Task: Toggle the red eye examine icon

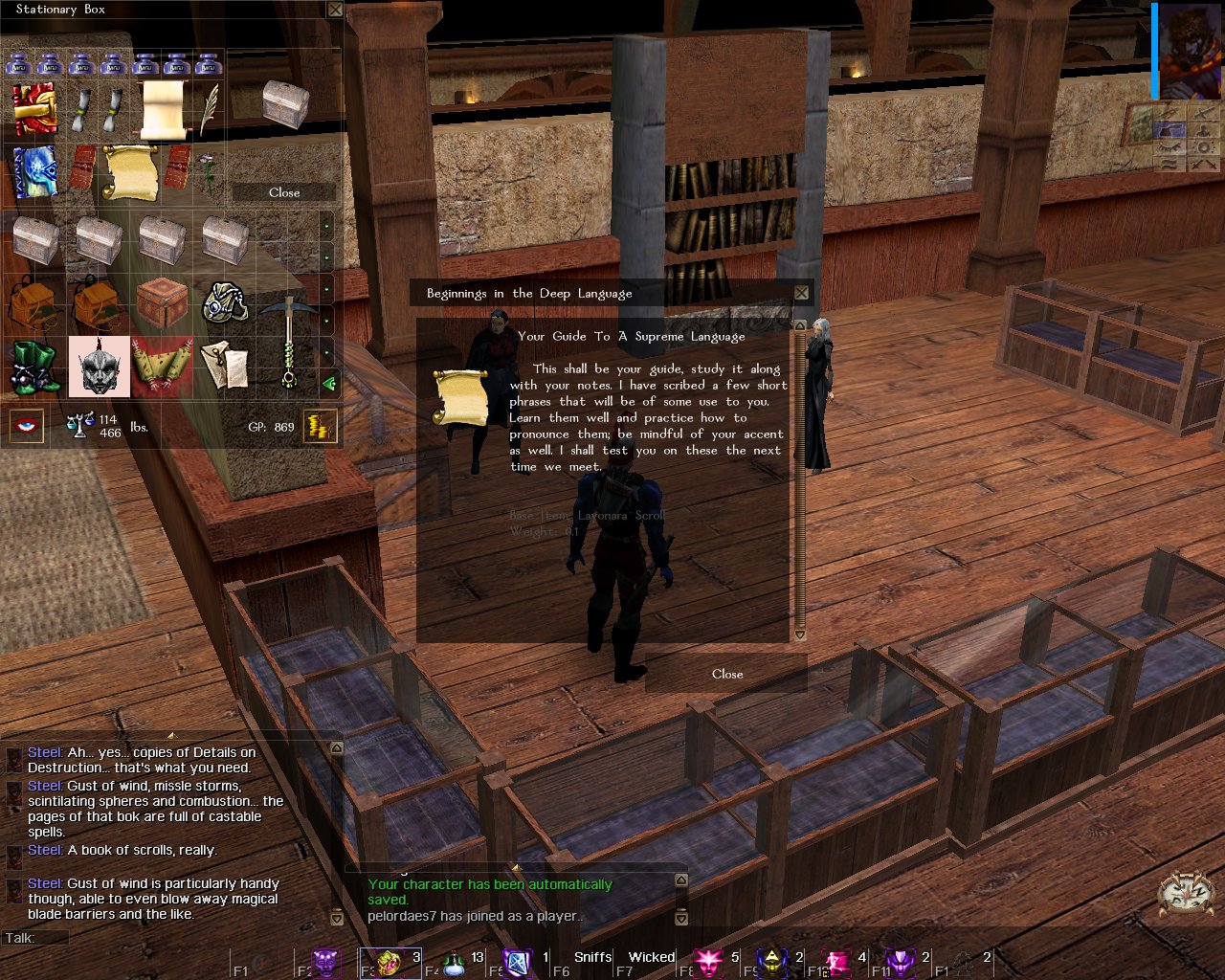Action: 28,426
